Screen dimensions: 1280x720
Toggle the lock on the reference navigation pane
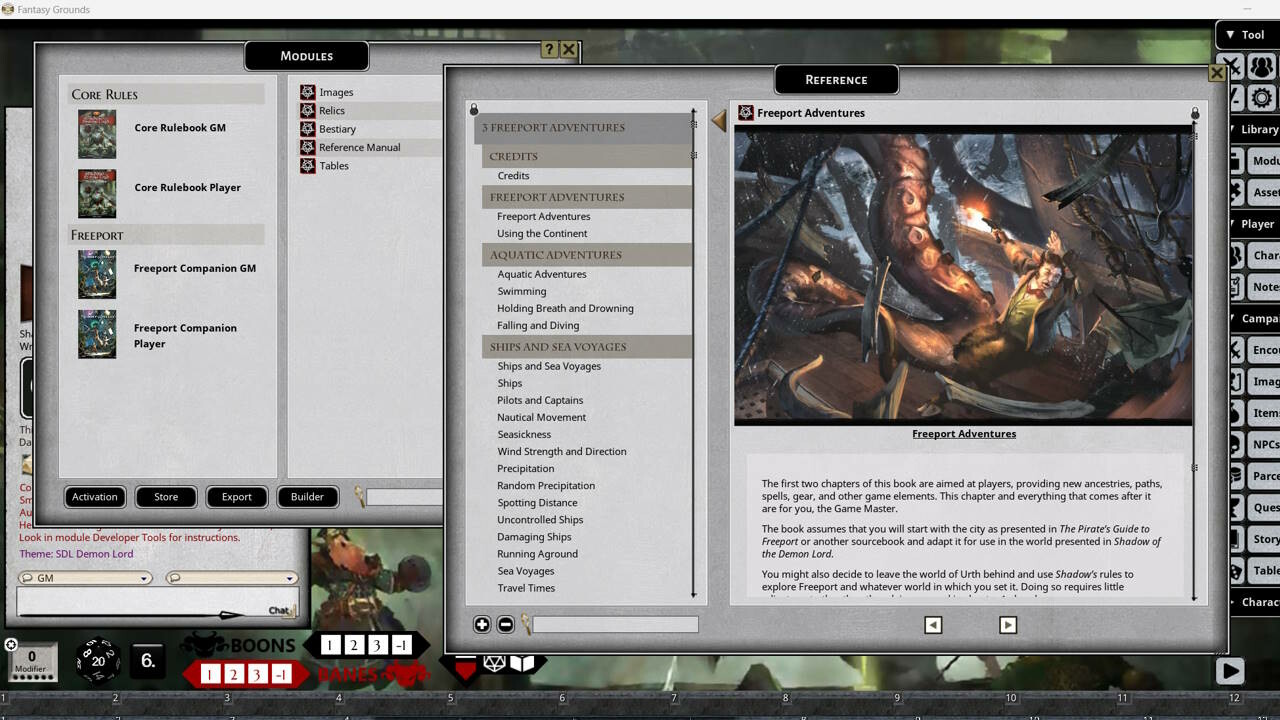click(x=473, y=109)
